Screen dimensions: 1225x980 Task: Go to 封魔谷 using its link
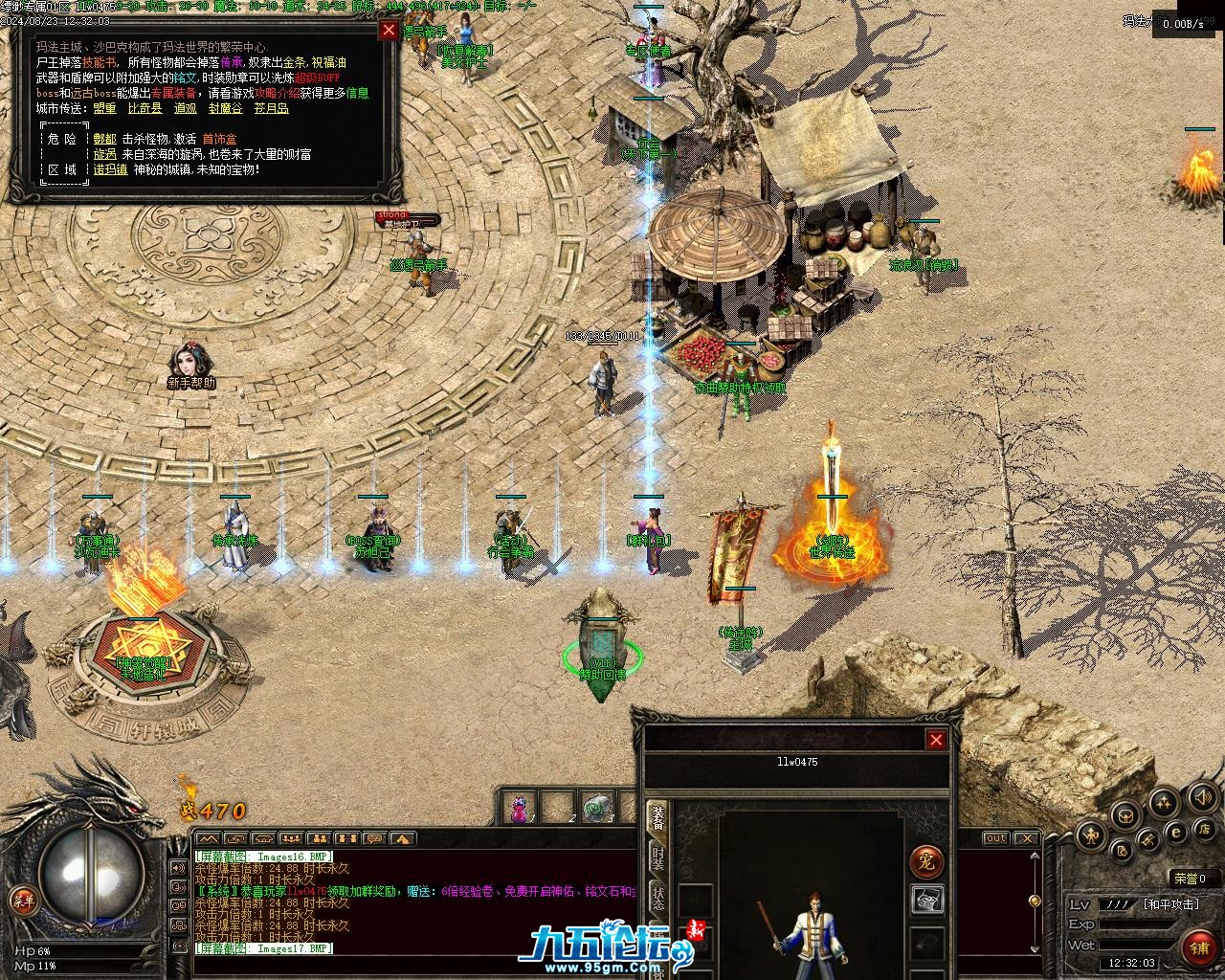pos(226,109)
